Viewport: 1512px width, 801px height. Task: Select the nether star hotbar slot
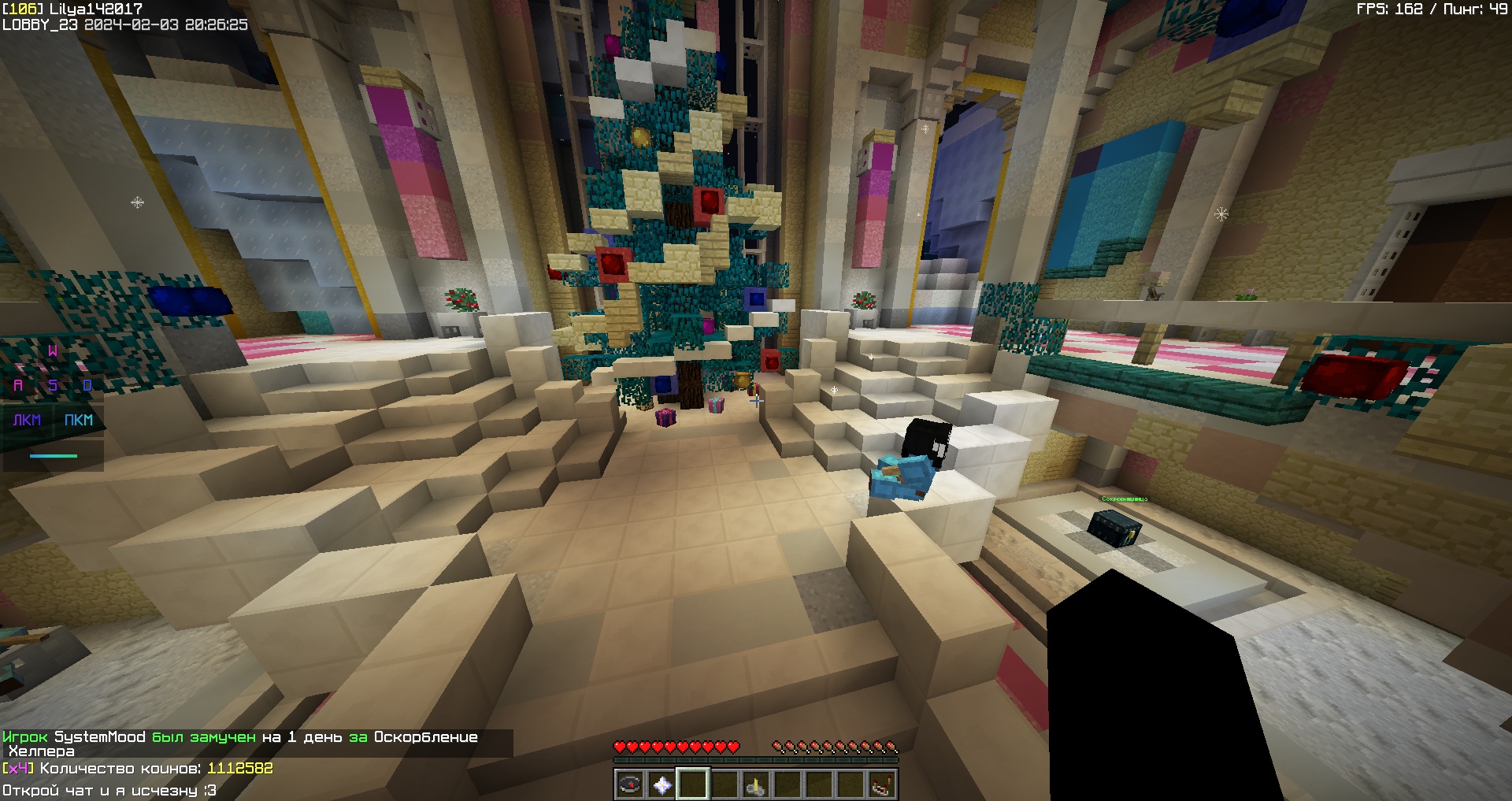(661, 784)
